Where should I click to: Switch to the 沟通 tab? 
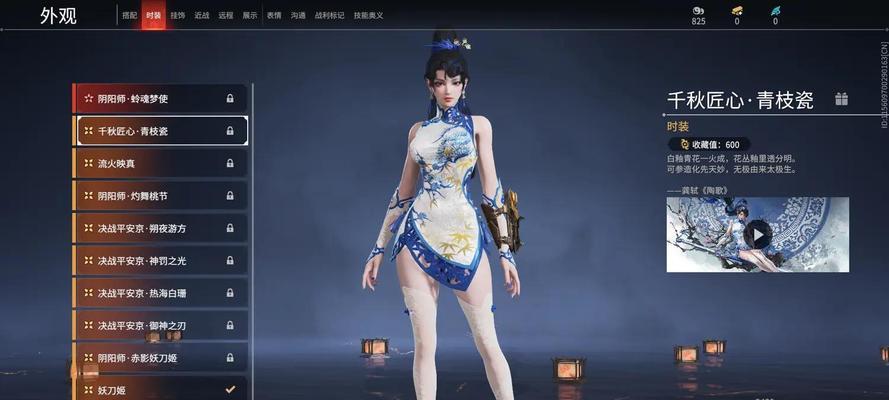(298, 16)
